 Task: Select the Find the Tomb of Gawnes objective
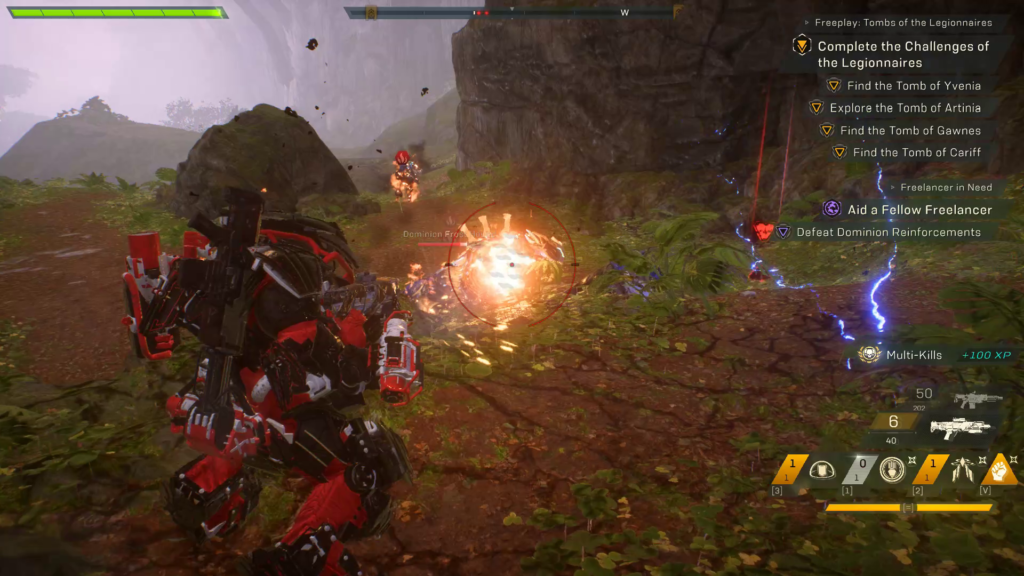[x=910, y=130]
